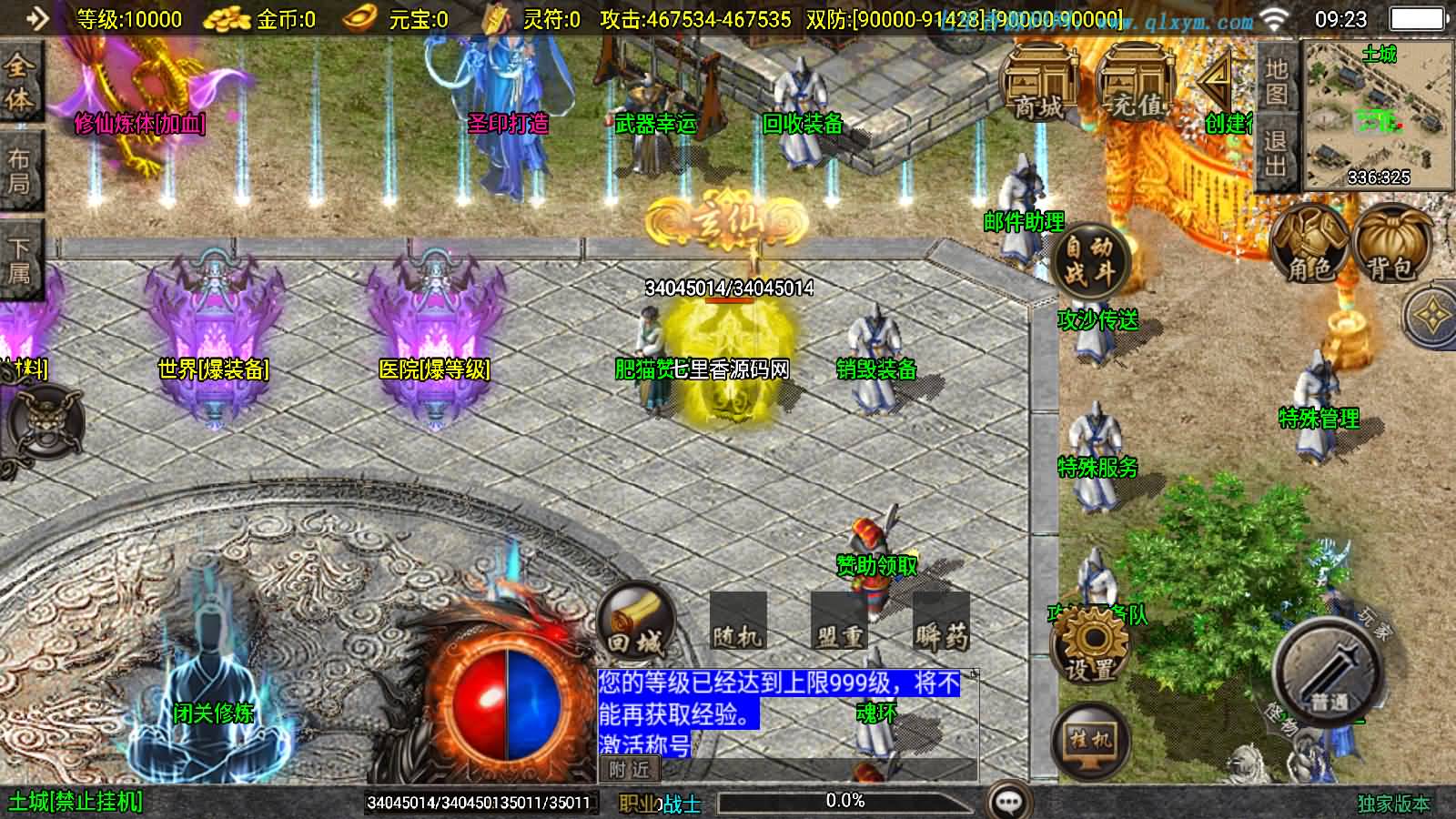Tap the 退出 exit button
This screenshot has height=819, width=1456.
(x=1276, y=153)
